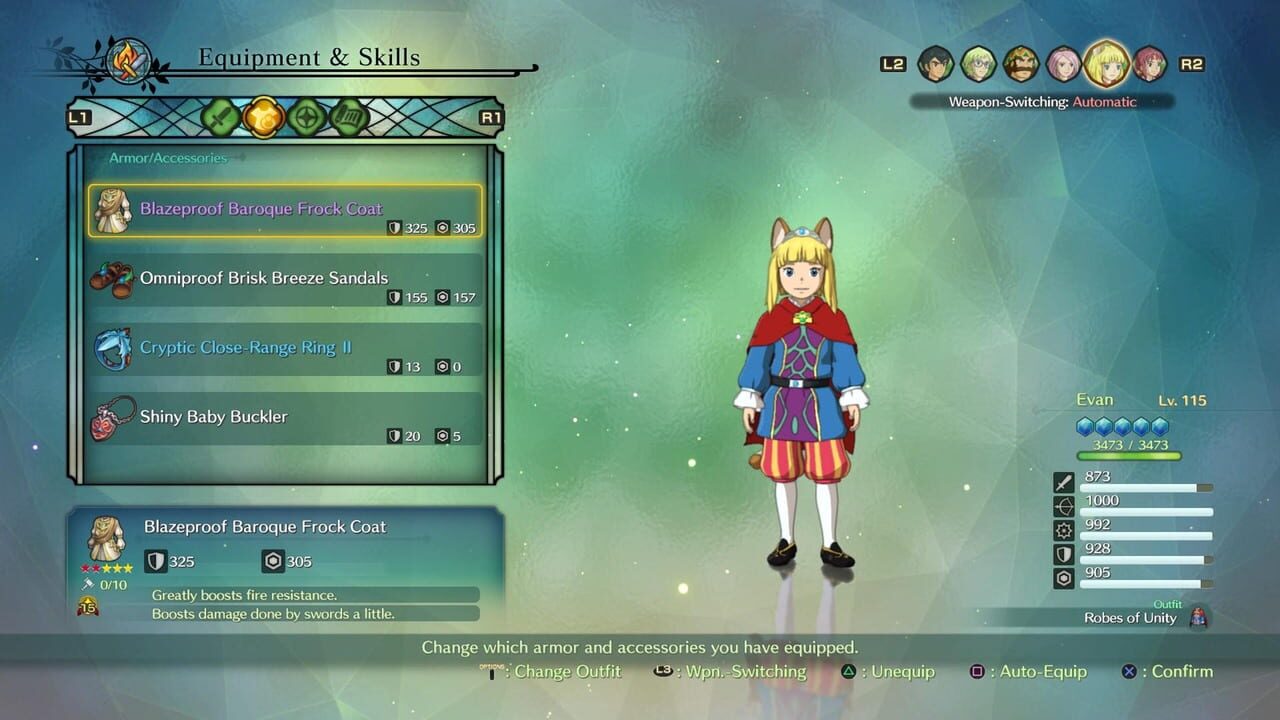Viewport: 1280px width, 720px height.
Task: Toggle the Weapon-Switching Automatic setting
Action: [x=1042, y=102]
